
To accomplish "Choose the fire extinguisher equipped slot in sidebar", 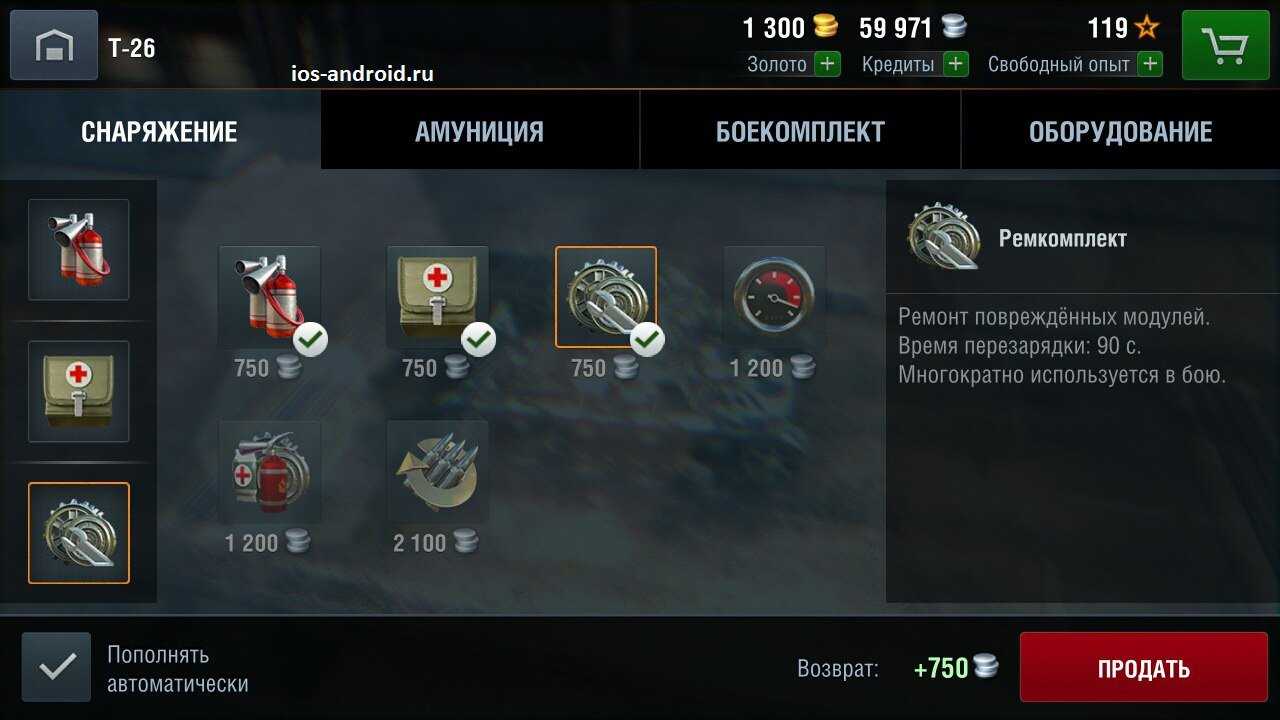I will coord(79,250).
